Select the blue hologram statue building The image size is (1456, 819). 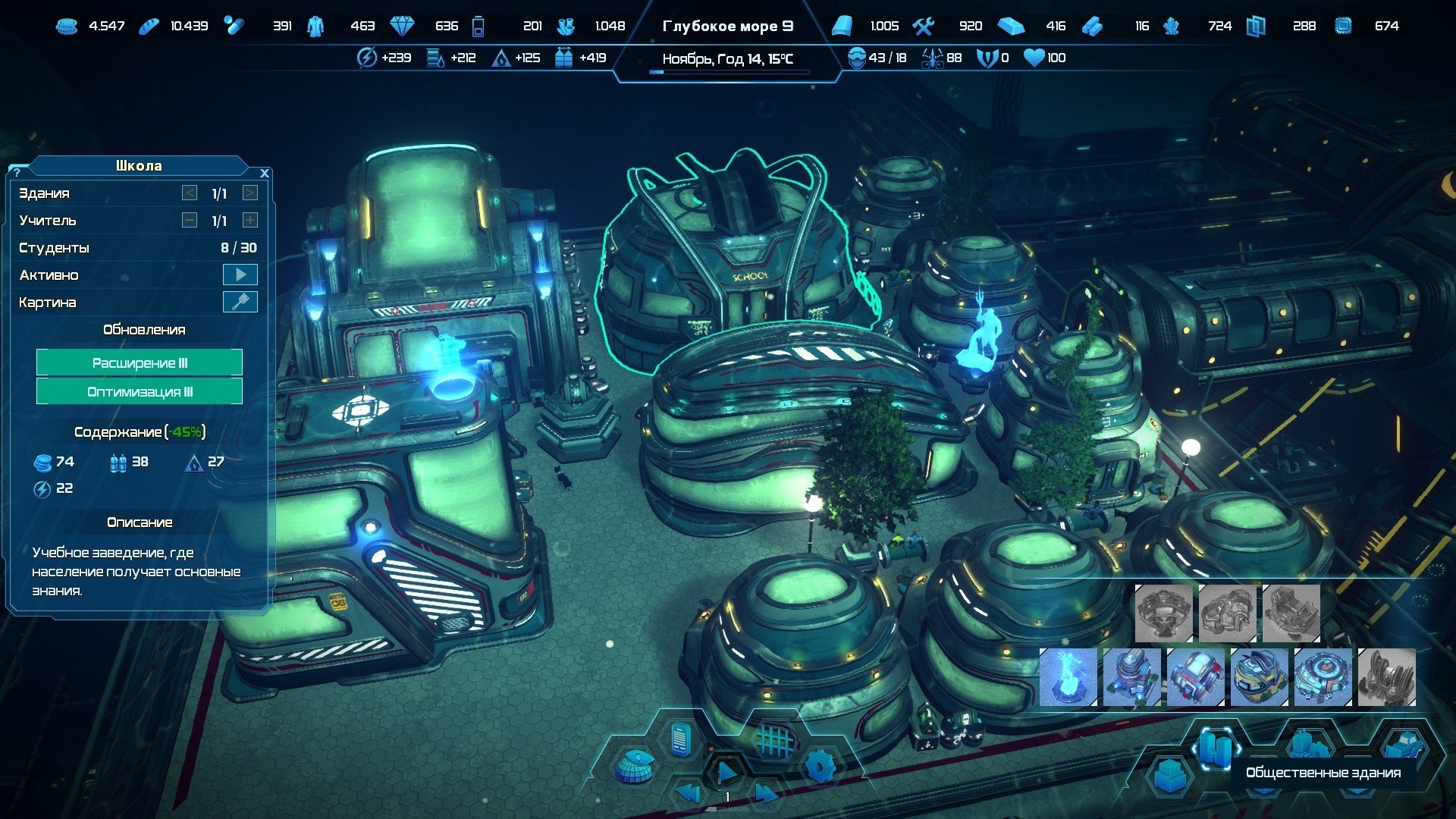coord(1068,677)
